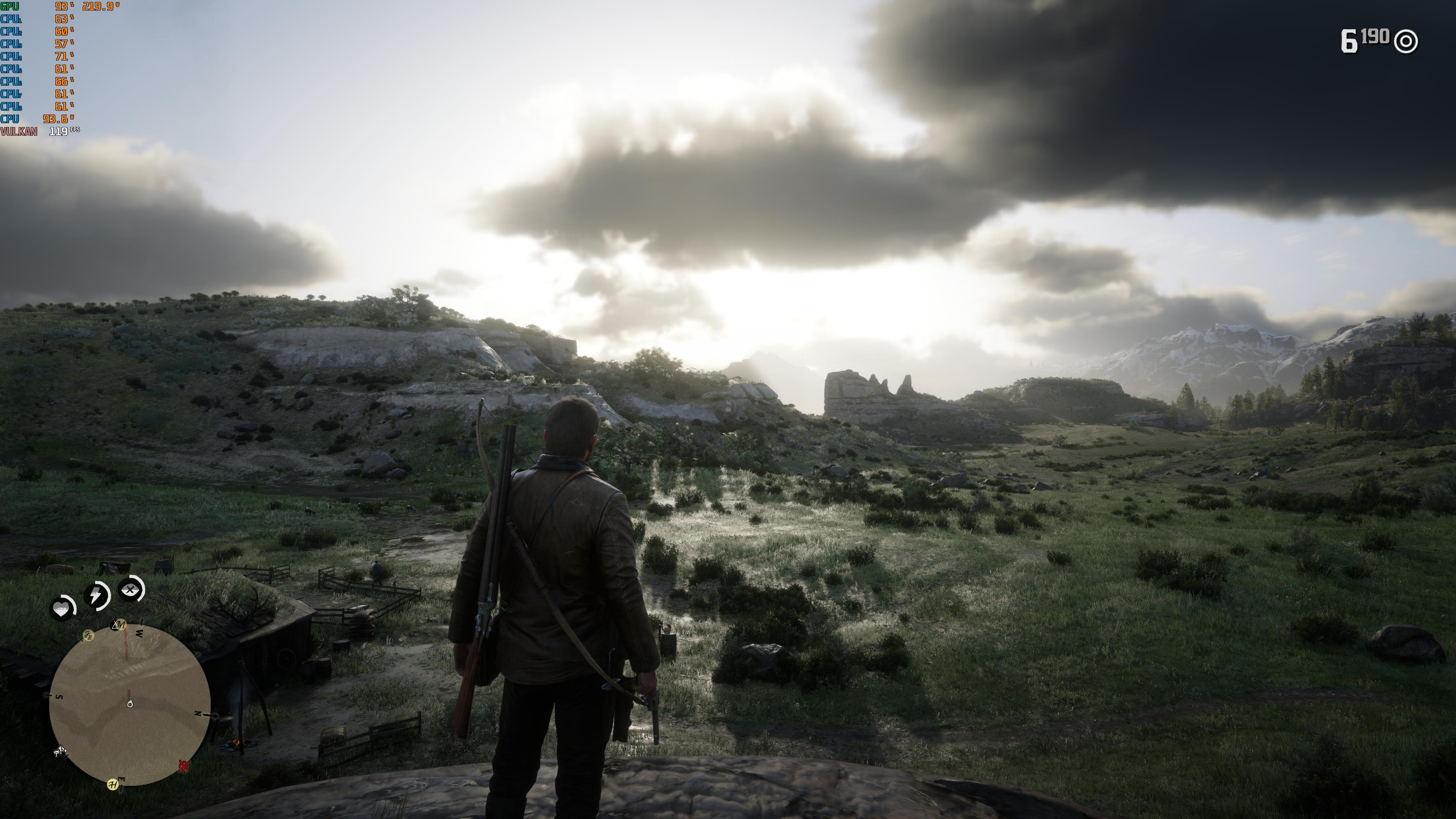This screenshot has height=819, width=1456.
Task: Click the yellow E waypoint icon on the minimap
Action: pos(89,636)
